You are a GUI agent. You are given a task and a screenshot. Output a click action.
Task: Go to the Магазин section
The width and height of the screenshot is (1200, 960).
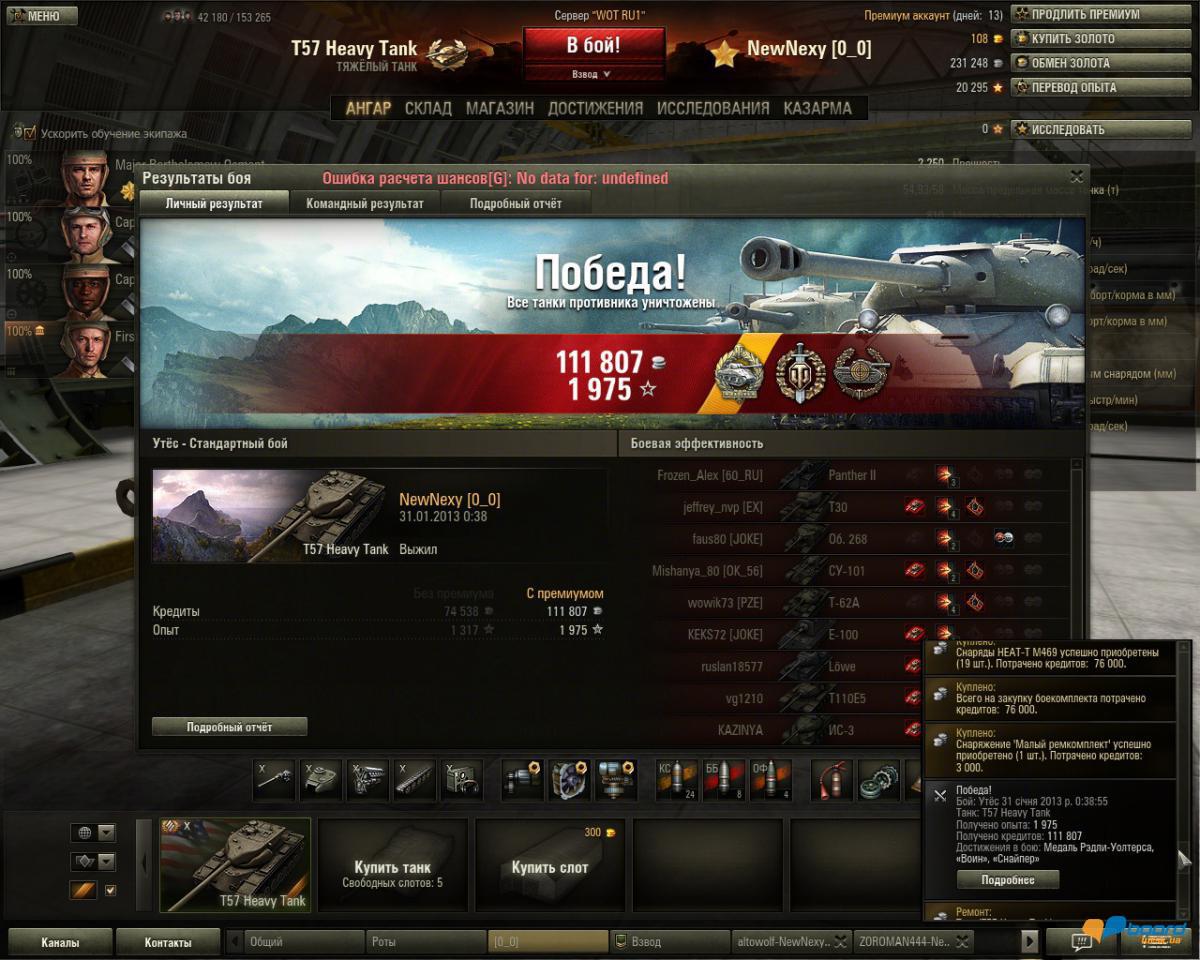click(499, 108)
